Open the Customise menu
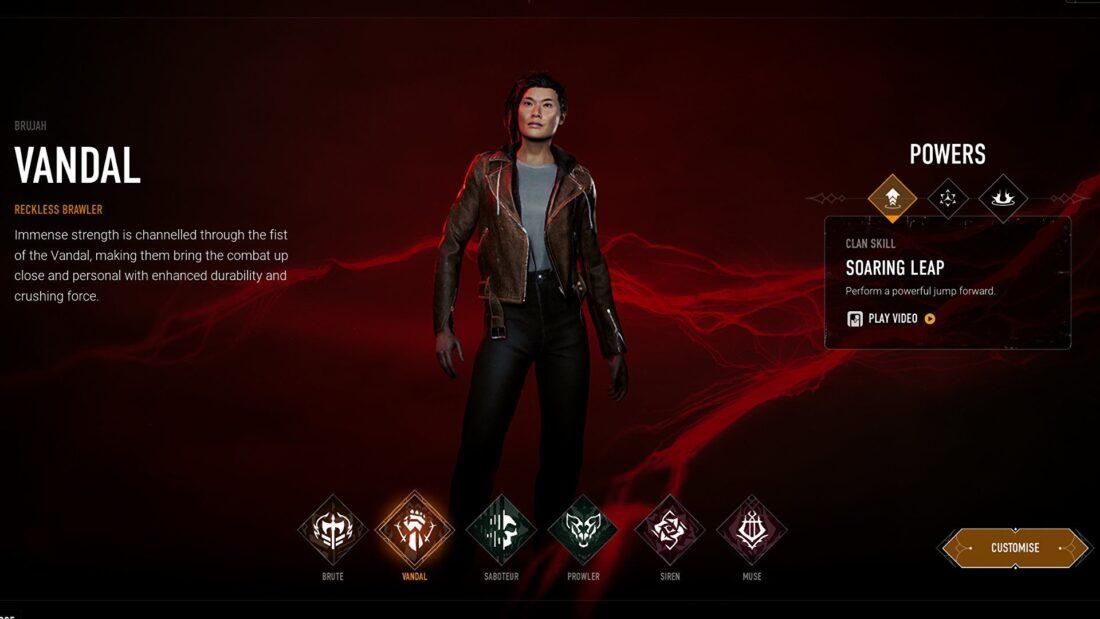The image size is (1100, 619). pos(1015,548)
